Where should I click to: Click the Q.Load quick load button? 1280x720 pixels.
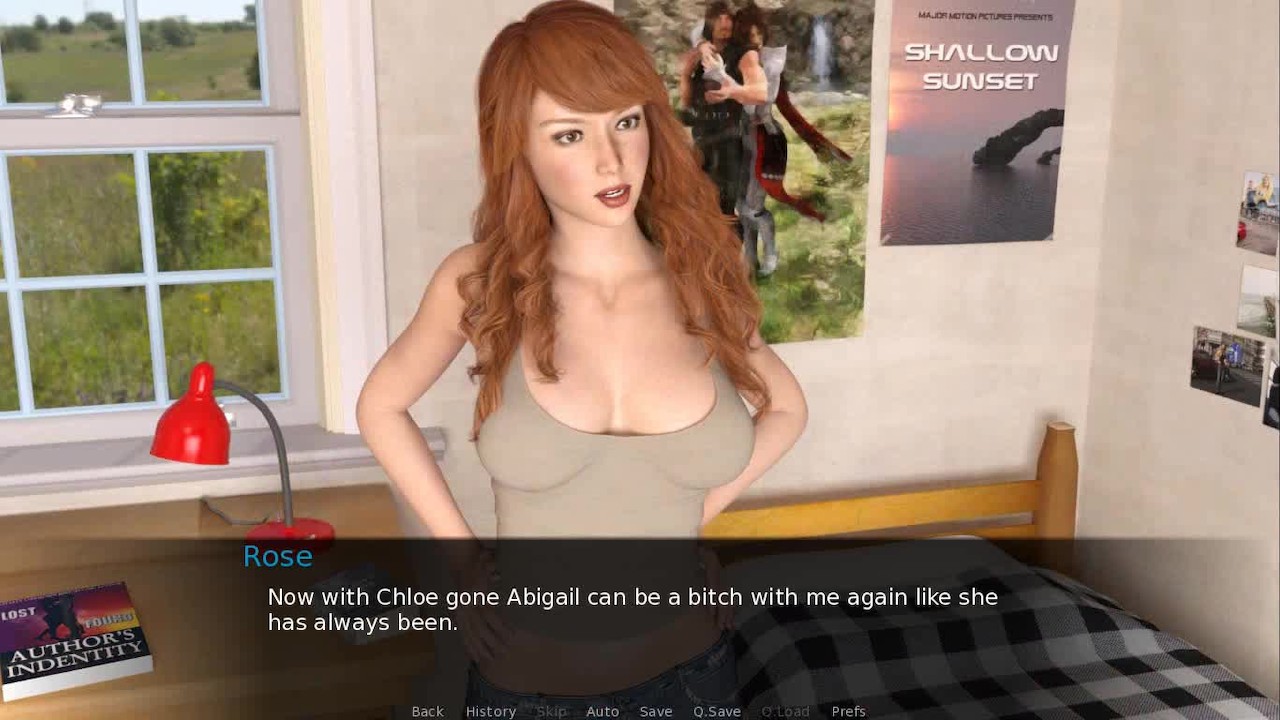[785, 711]
